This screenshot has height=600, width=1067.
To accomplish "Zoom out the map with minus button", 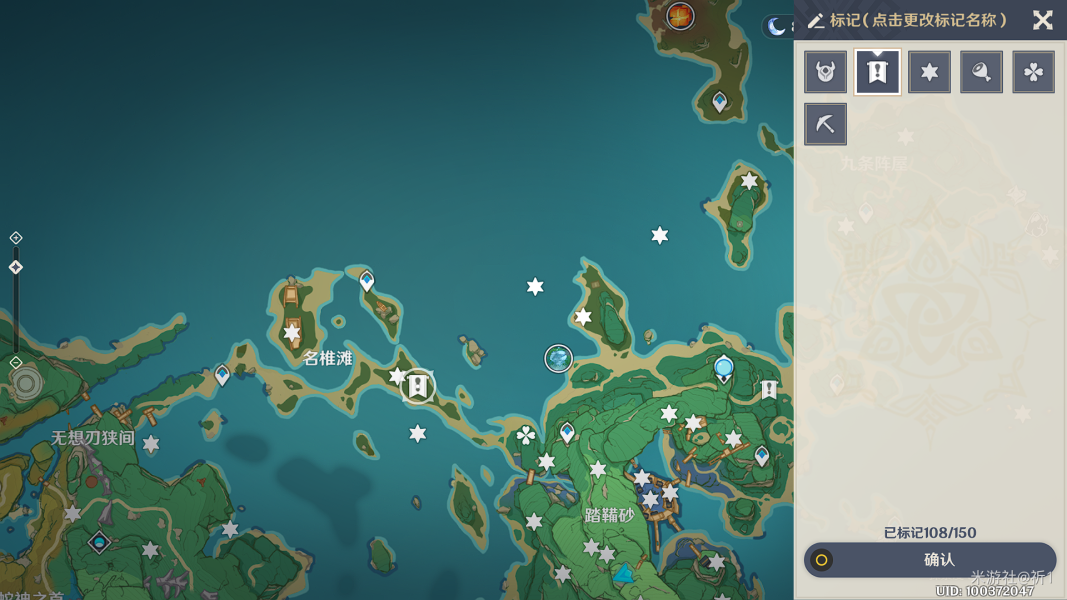I will 16,362.
